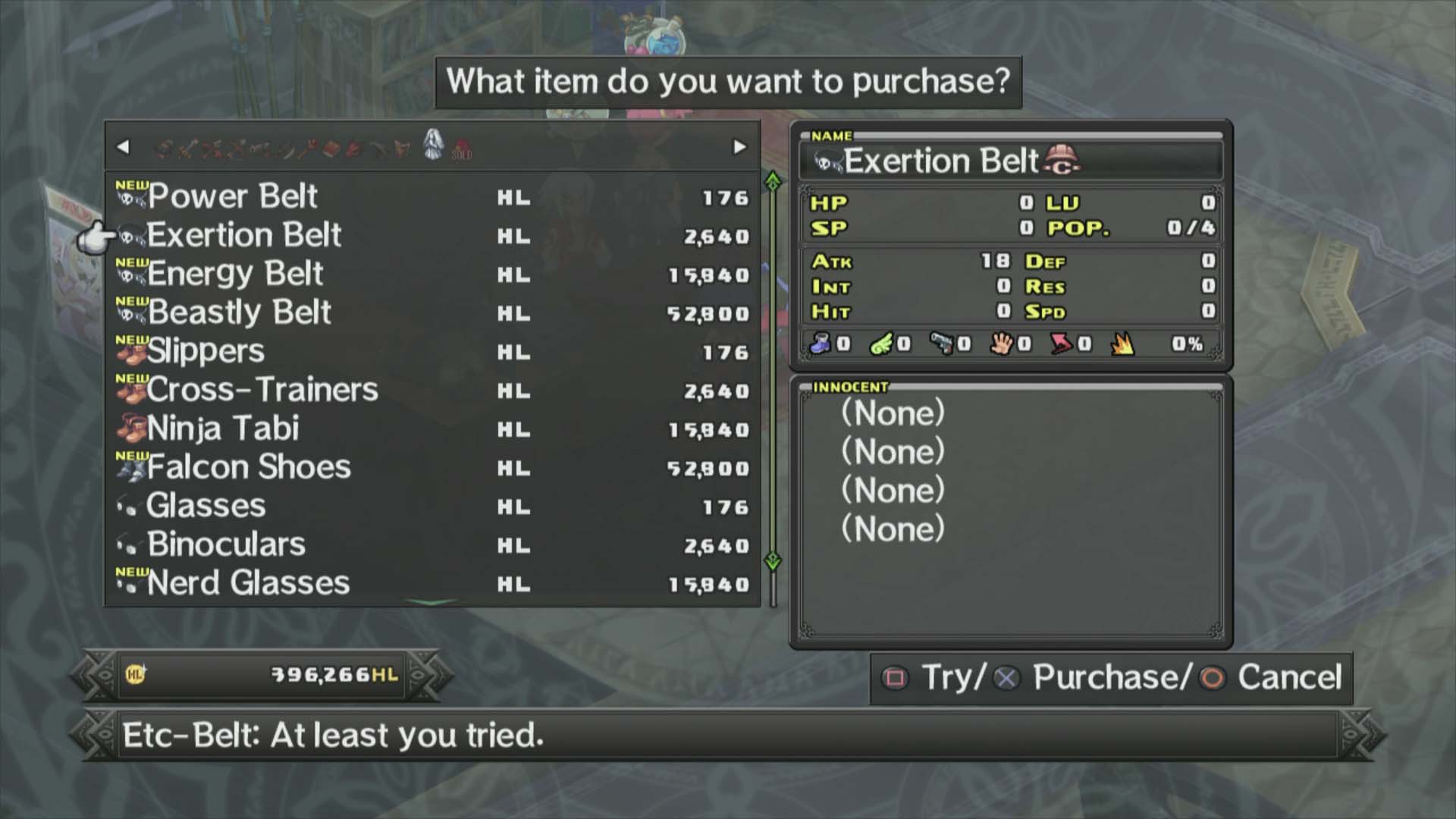Click the left arrow to view previous category

tap(124, 146)
